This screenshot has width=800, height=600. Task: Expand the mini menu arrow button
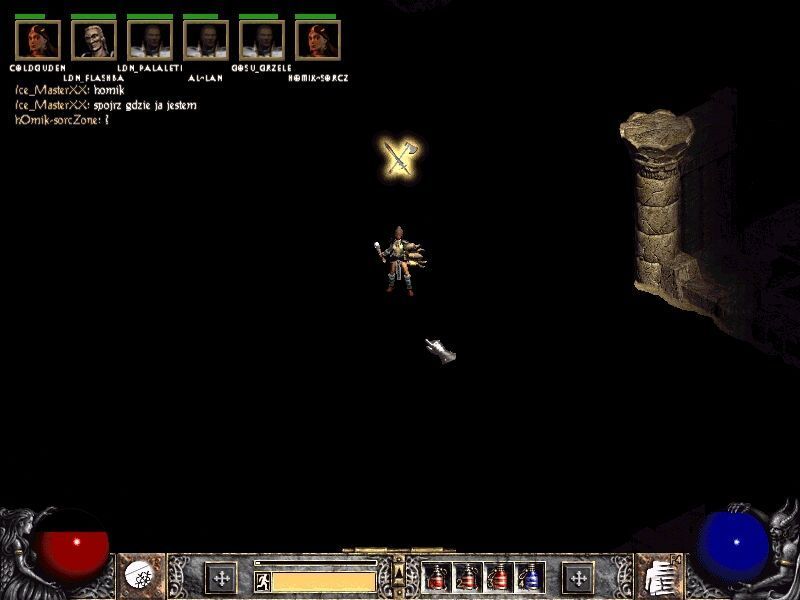point(399,570)
